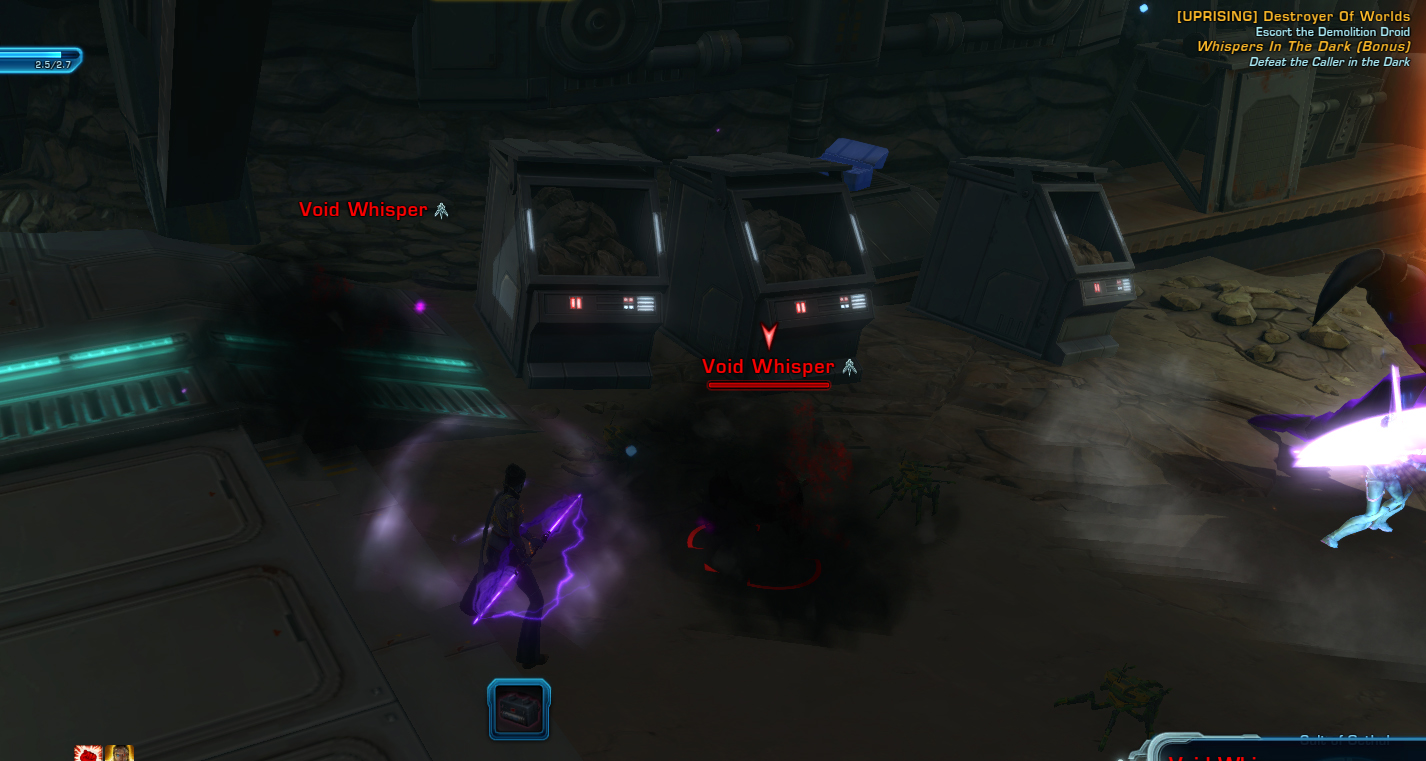Select the Escort the Demolition Droid objective text

1333,31
